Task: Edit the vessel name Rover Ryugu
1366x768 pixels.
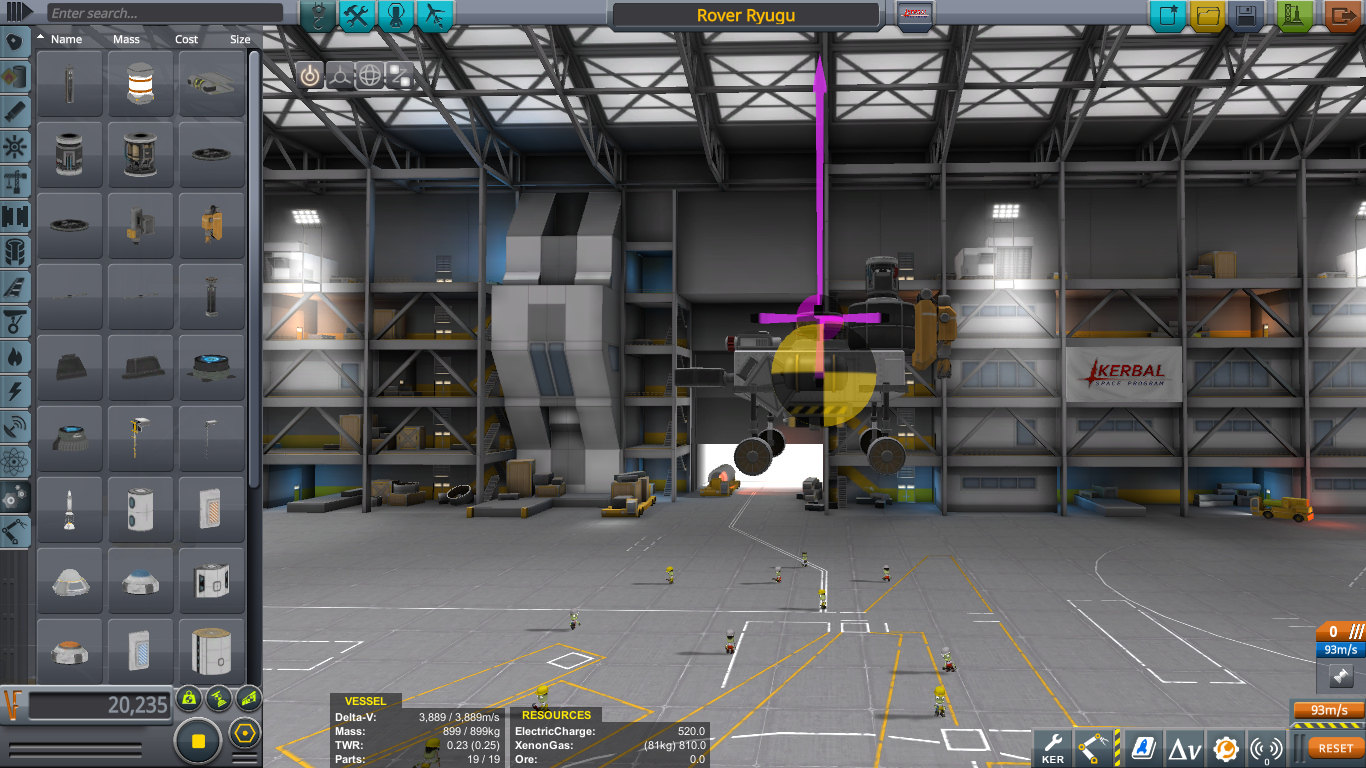Action: 746,16
